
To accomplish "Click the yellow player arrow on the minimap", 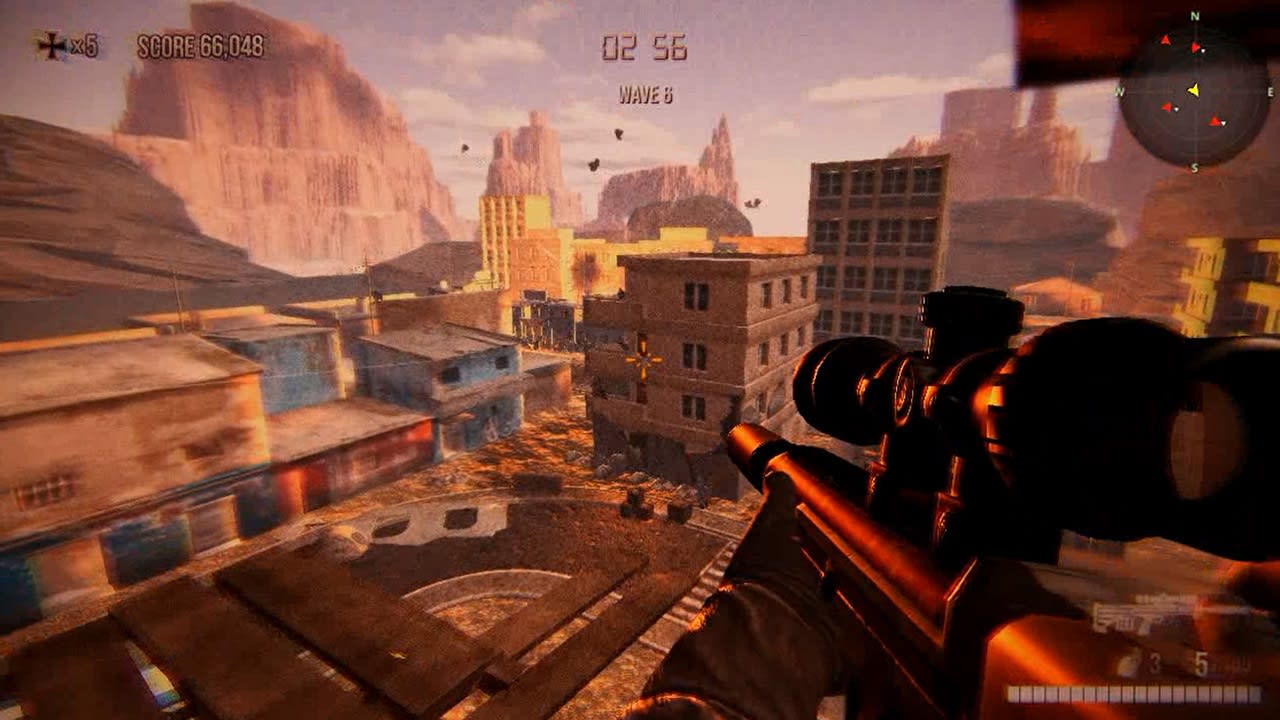I will pyautogui.click(x=1195, y=89).
